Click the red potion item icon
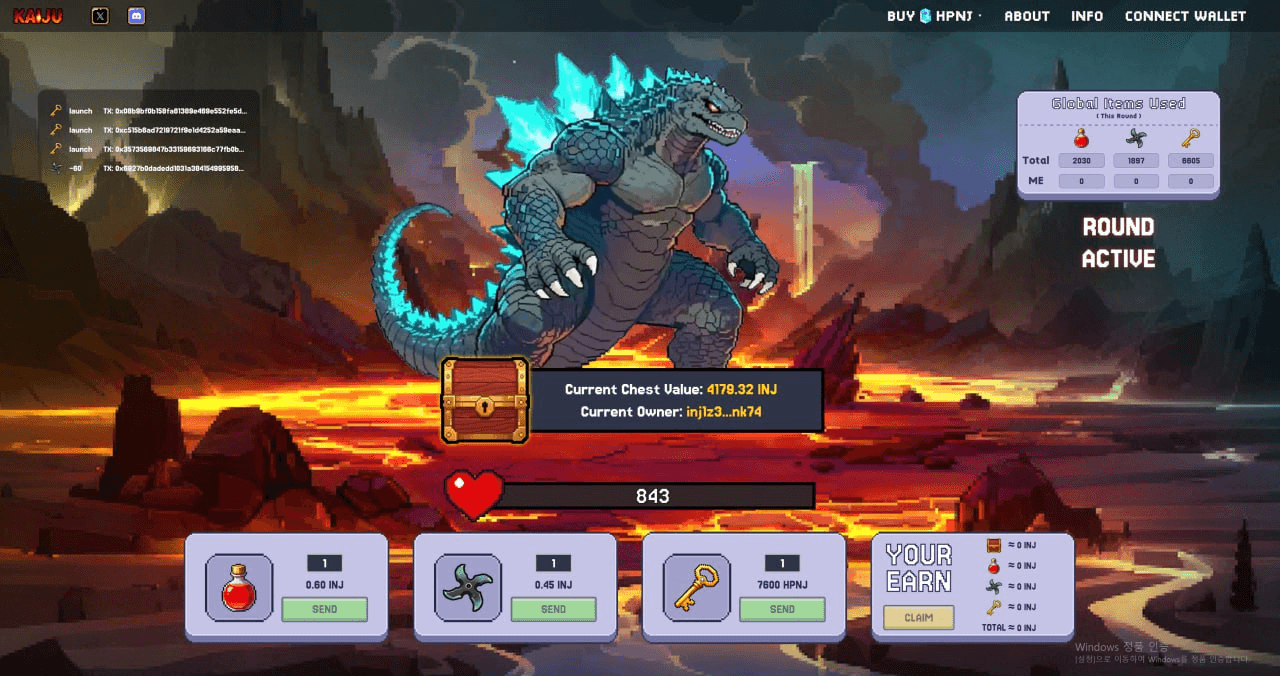Viewport: 1280px width, 676px height. (x=239, y=588)
